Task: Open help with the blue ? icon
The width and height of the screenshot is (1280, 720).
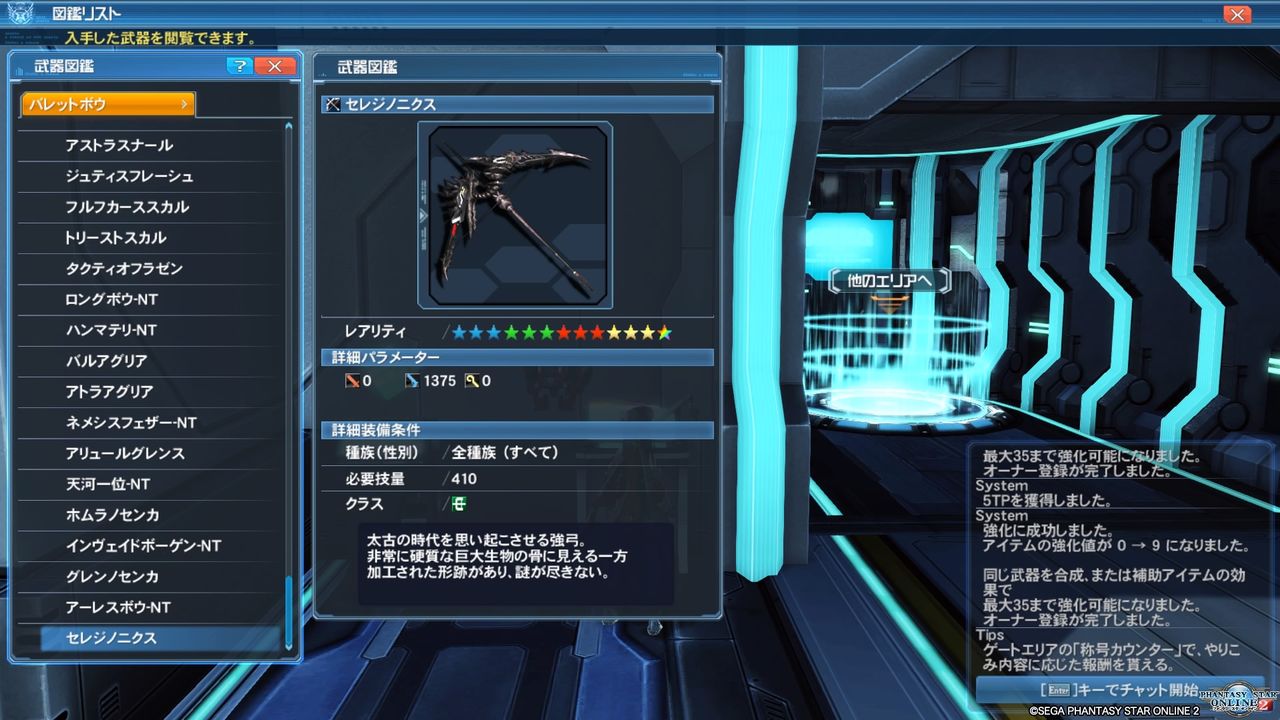Action: point(239,66)
